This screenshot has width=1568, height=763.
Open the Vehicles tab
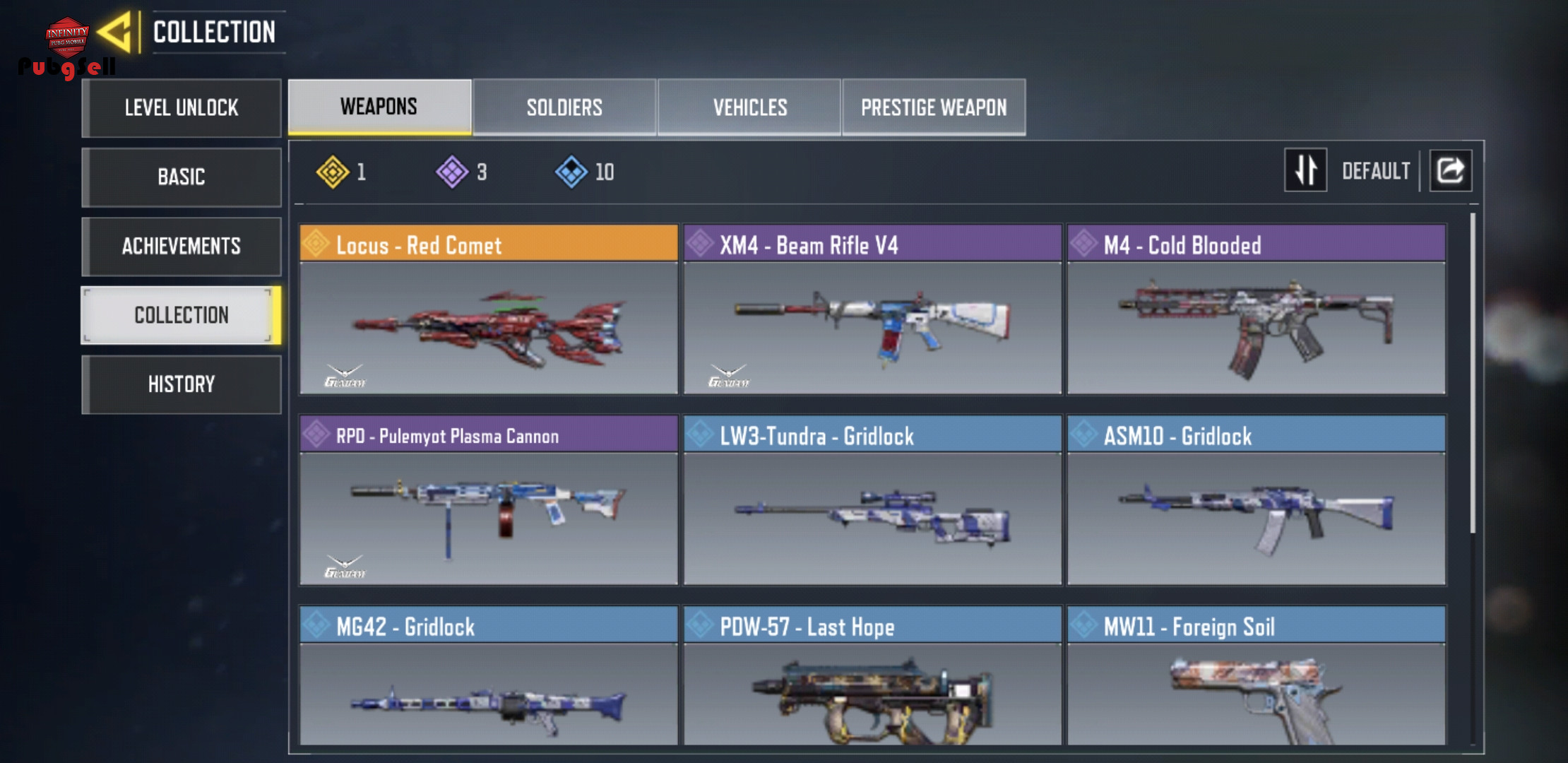point(749,107)
